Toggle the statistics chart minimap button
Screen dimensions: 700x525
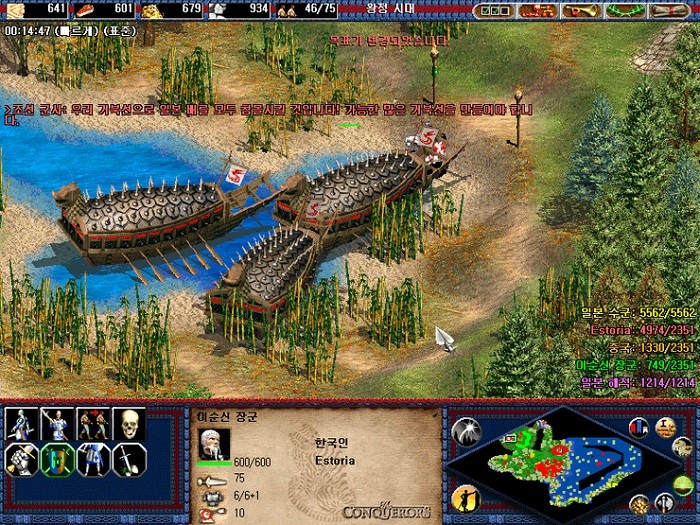click(x=639, y=428)
